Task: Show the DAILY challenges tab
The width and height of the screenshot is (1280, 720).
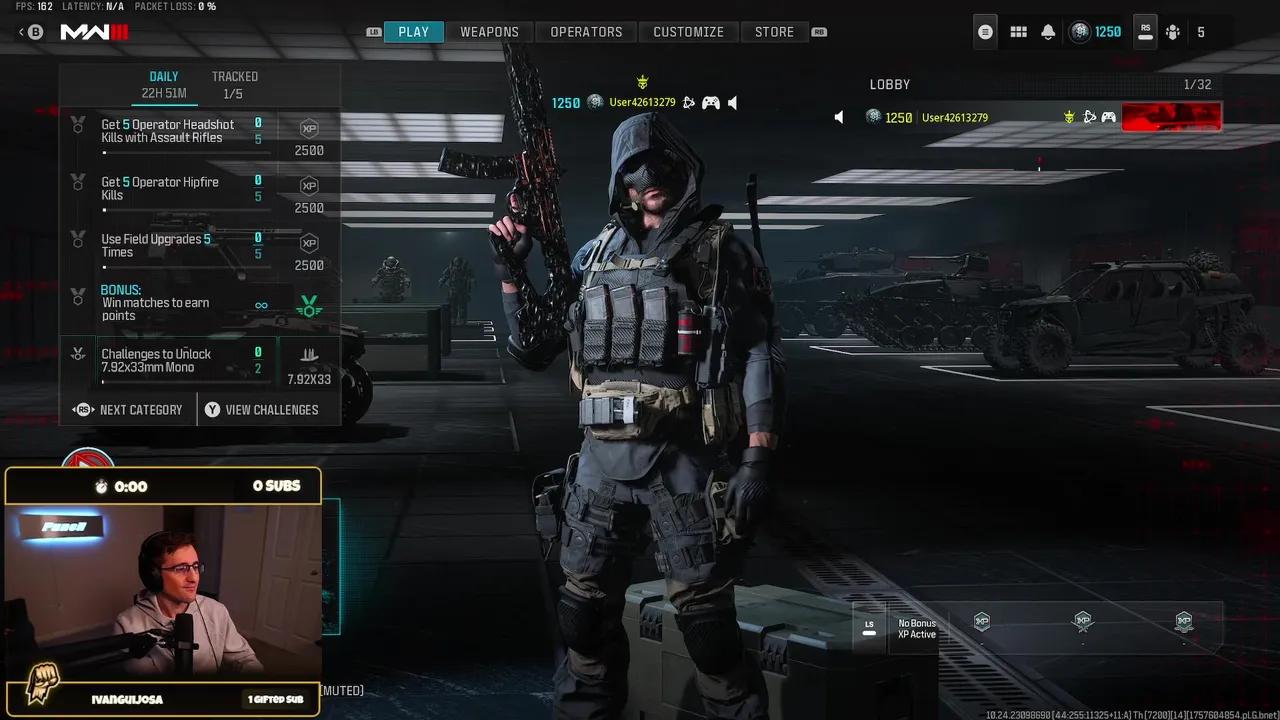Action: click(x=164, y=84)
